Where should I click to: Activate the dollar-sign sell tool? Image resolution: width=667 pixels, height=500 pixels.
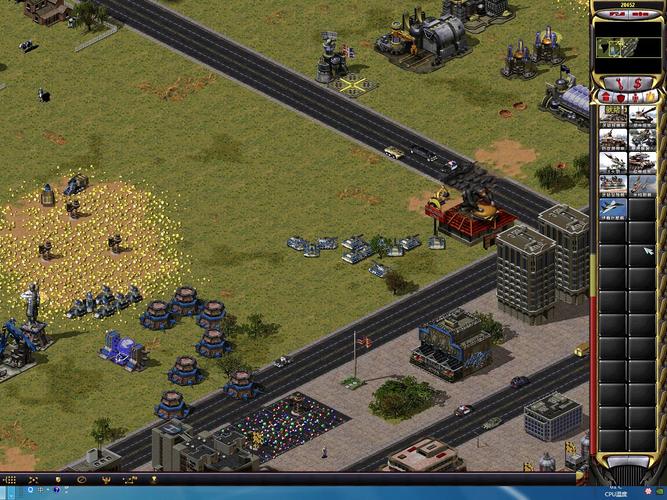point(636,81)
